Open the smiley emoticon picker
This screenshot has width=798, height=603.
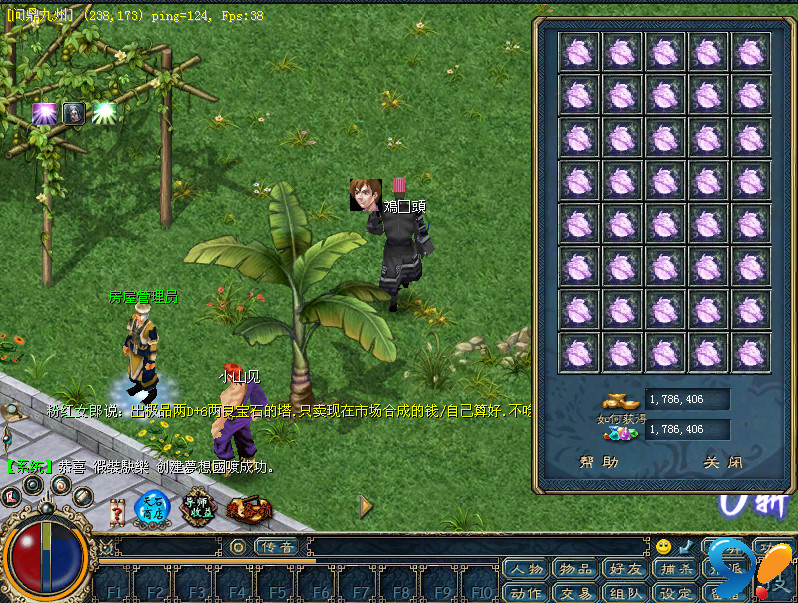tap(663, 547)
